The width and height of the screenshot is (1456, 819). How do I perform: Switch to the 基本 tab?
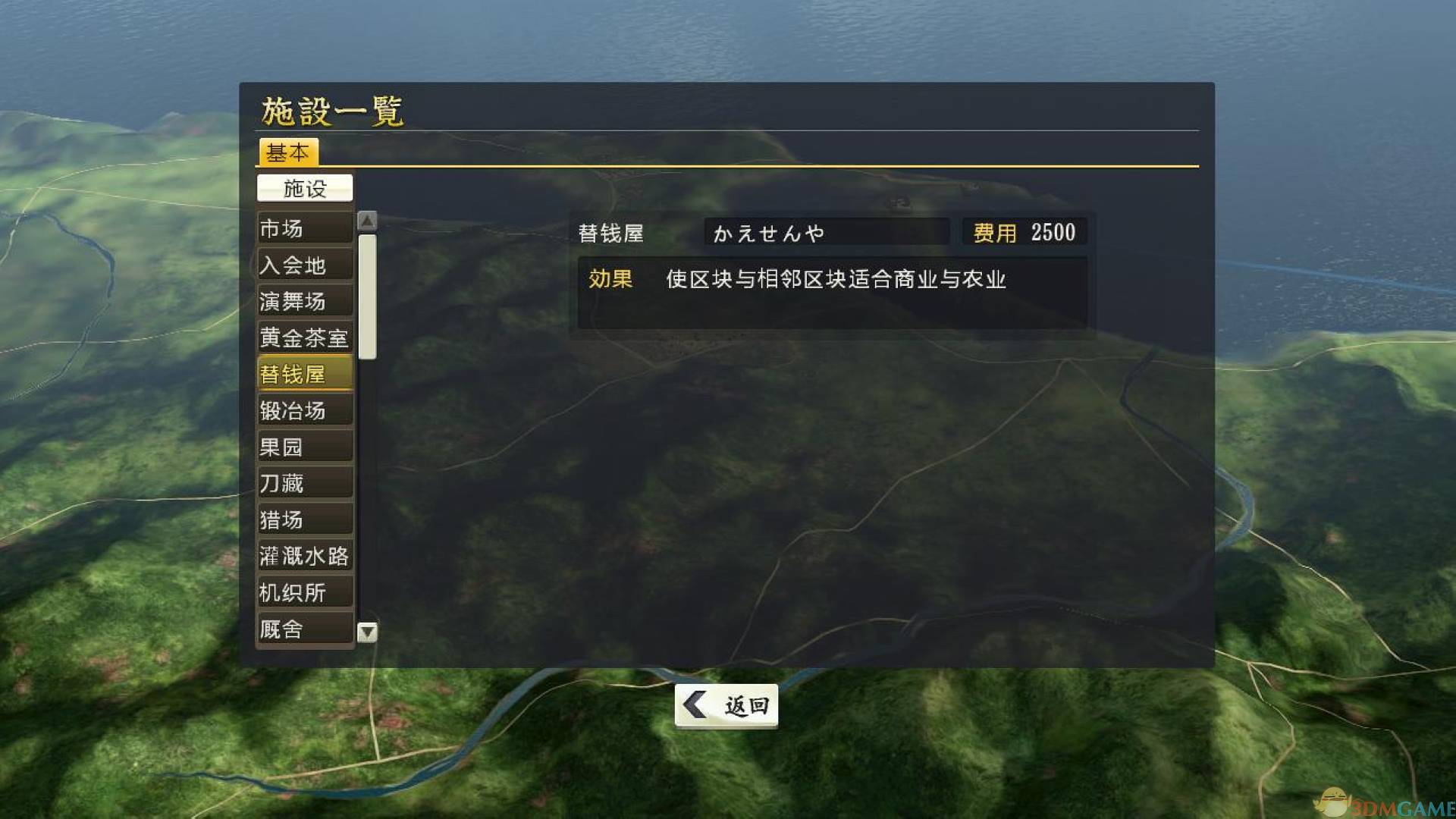coord(289,153)
